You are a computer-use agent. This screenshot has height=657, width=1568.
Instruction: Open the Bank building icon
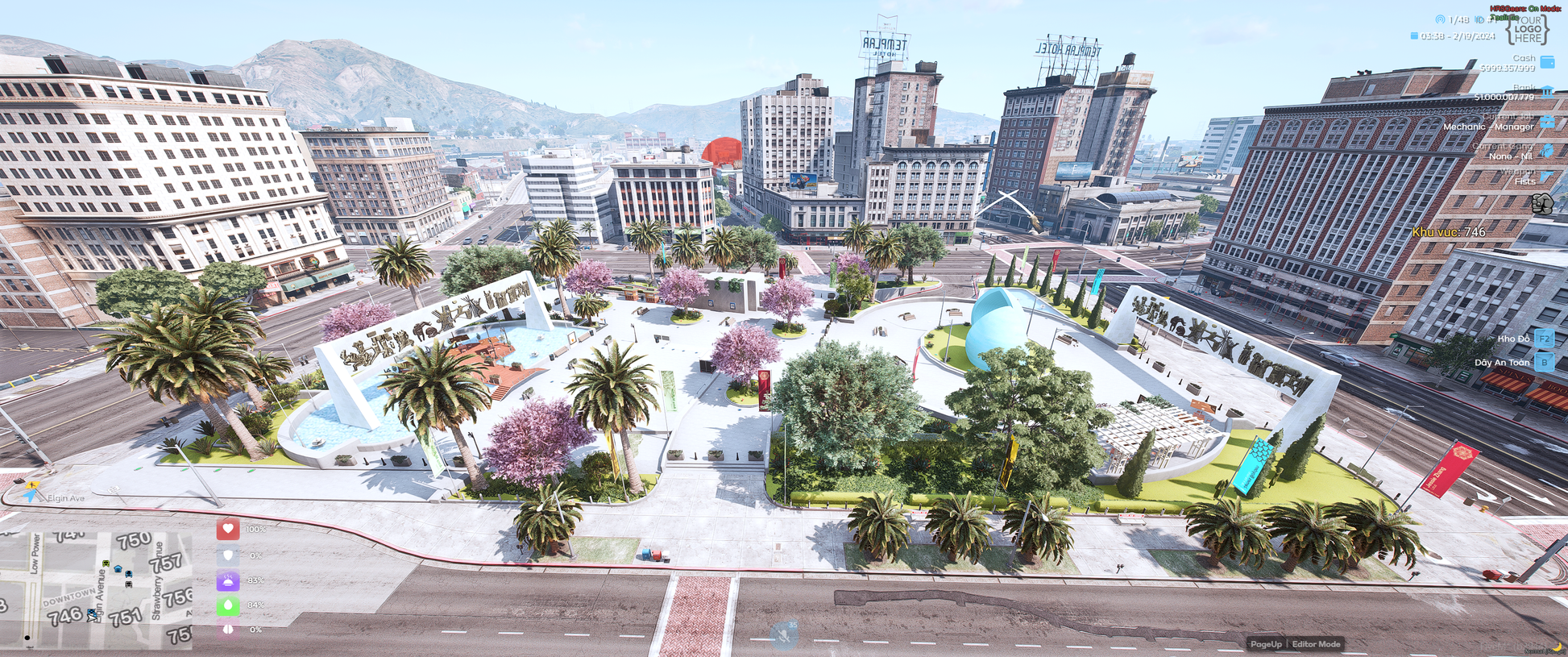(x=1547, y=92)
